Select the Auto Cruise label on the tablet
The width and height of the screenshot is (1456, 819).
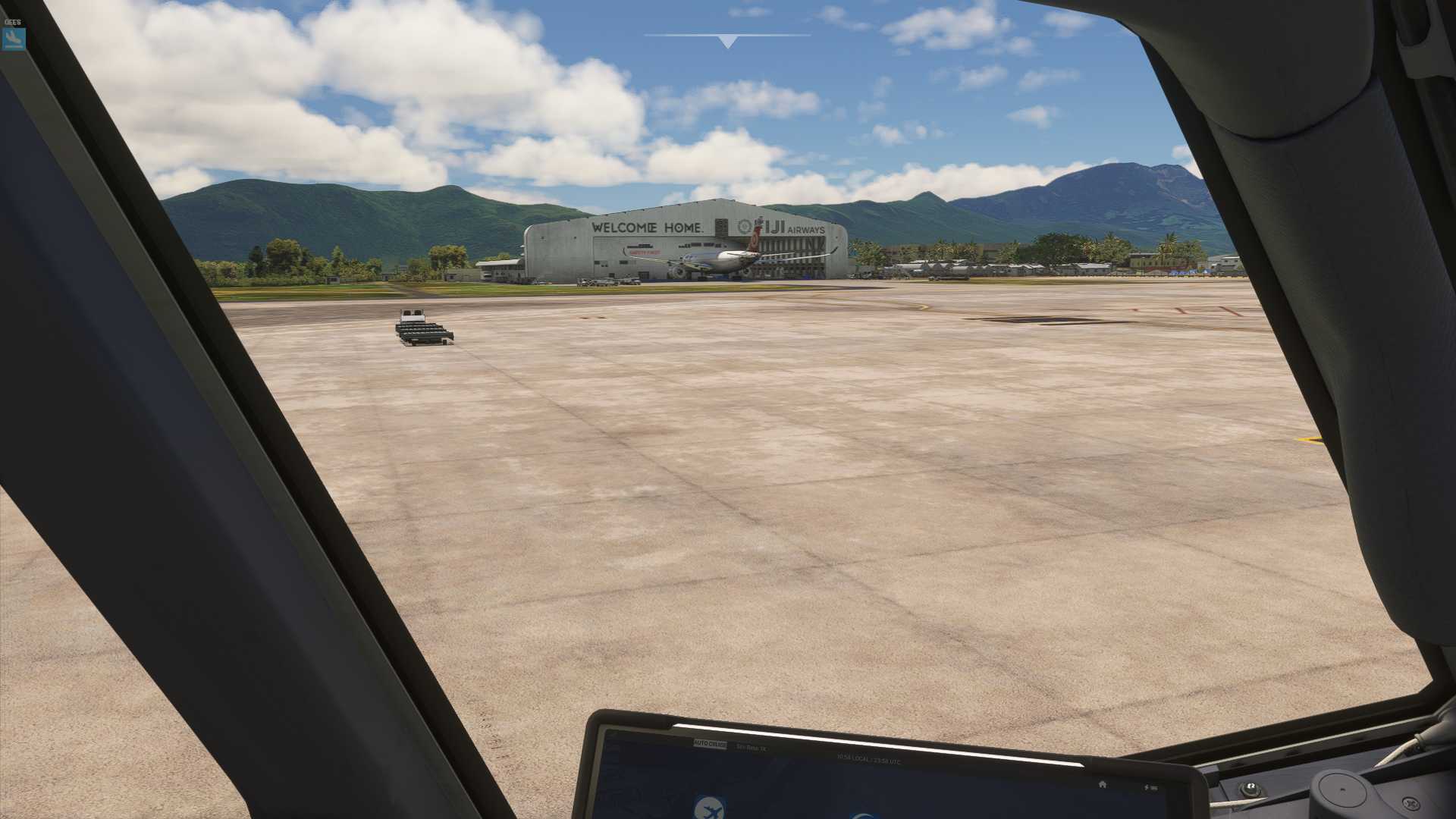coord(710,745)
